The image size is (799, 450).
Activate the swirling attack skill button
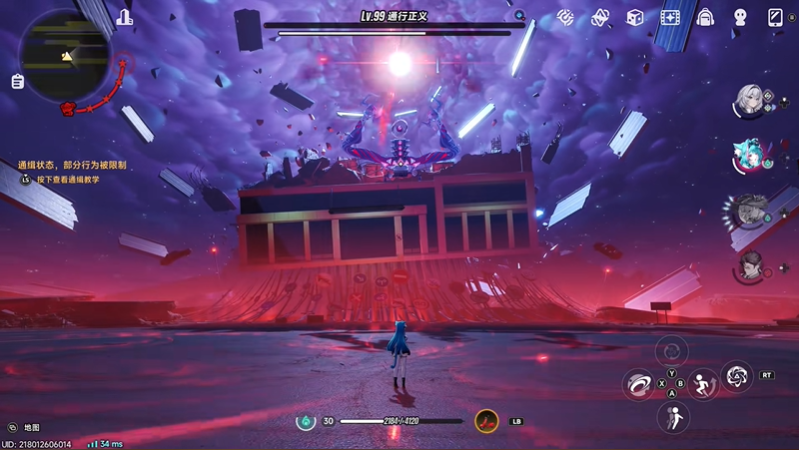click(x=637, y=383)
